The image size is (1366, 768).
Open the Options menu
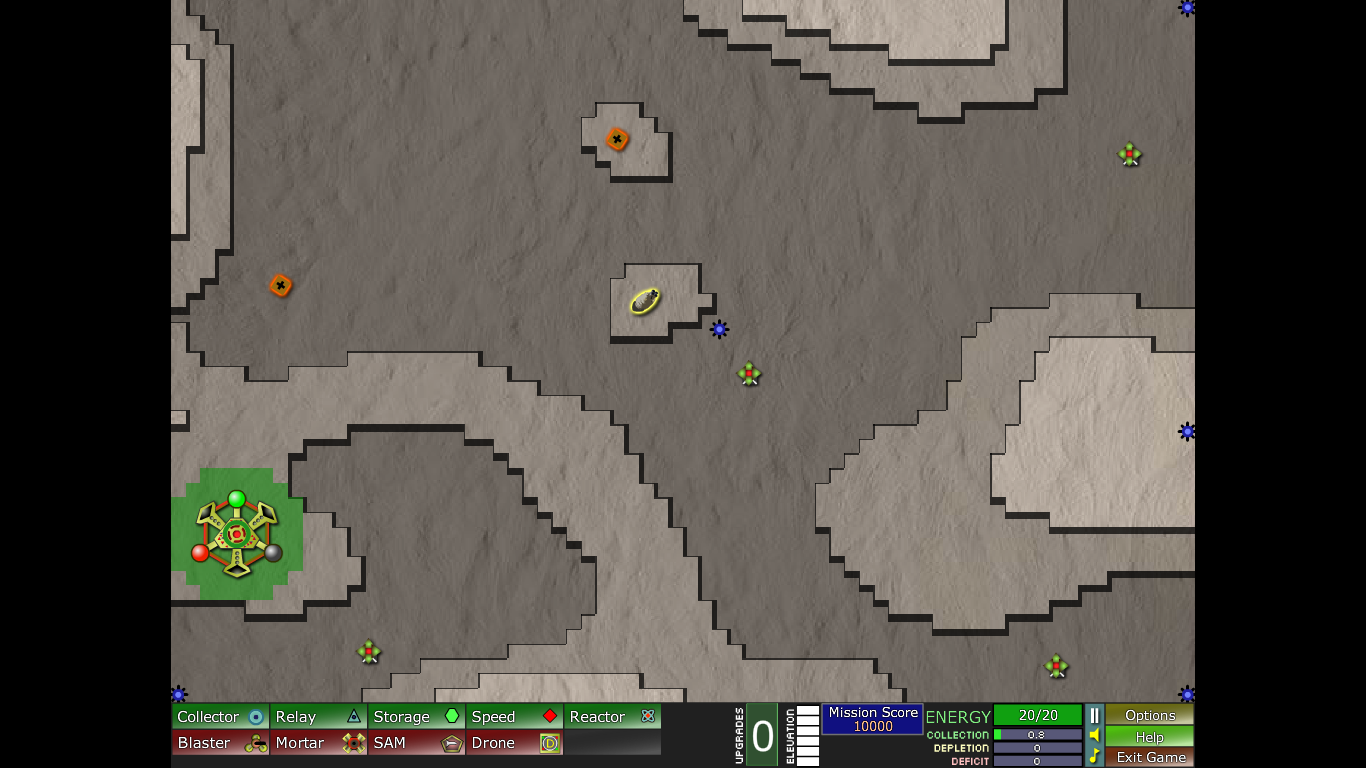pyautogui.click(x=1150, y=715)
